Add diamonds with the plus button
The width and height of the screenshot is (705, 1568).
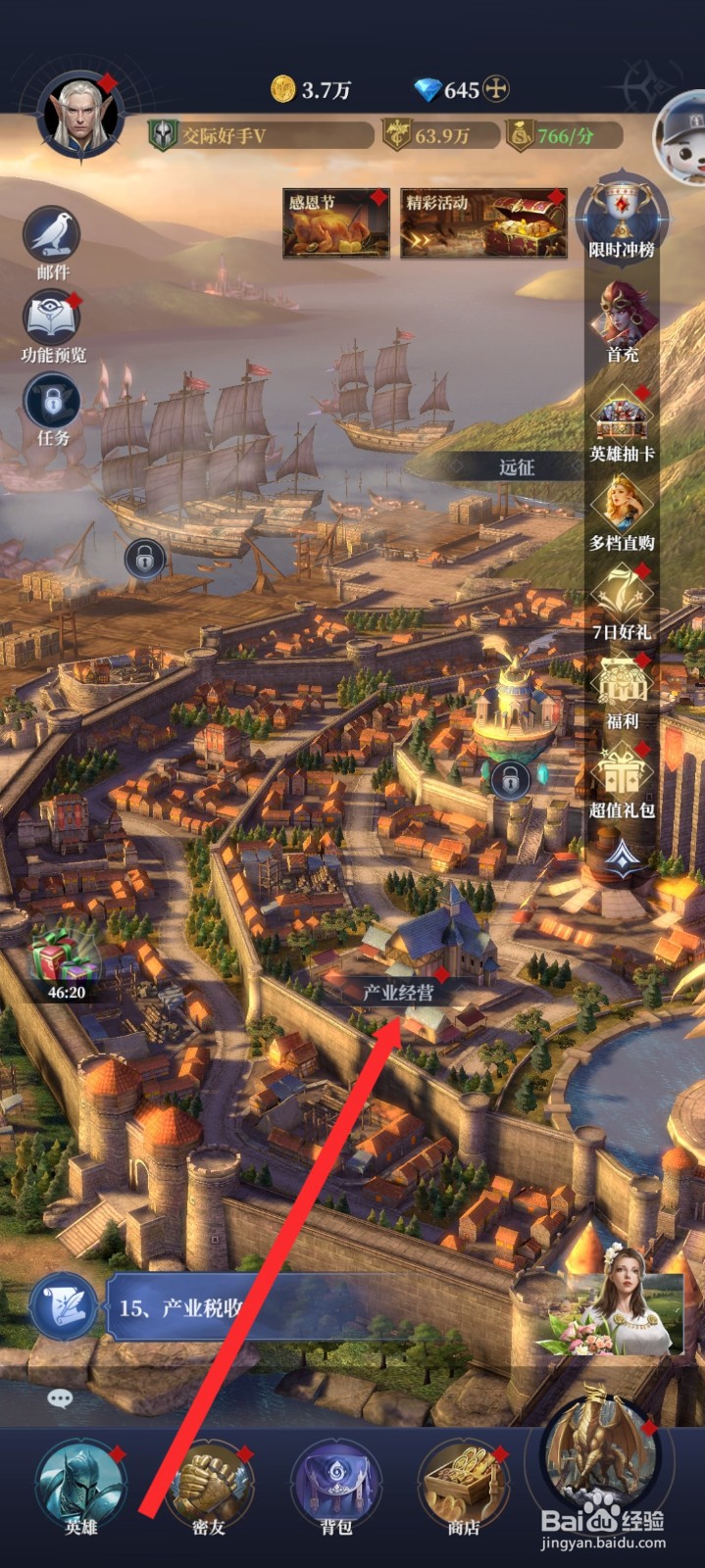[498, 90]
